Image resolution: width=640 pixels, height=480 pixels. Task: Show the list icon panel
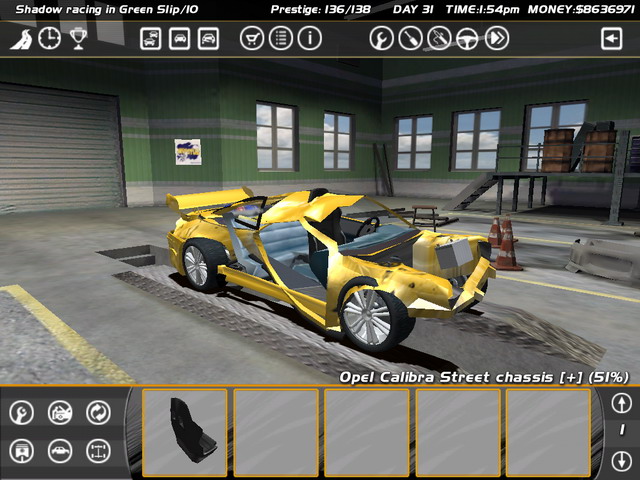click(x=281, y=39)
